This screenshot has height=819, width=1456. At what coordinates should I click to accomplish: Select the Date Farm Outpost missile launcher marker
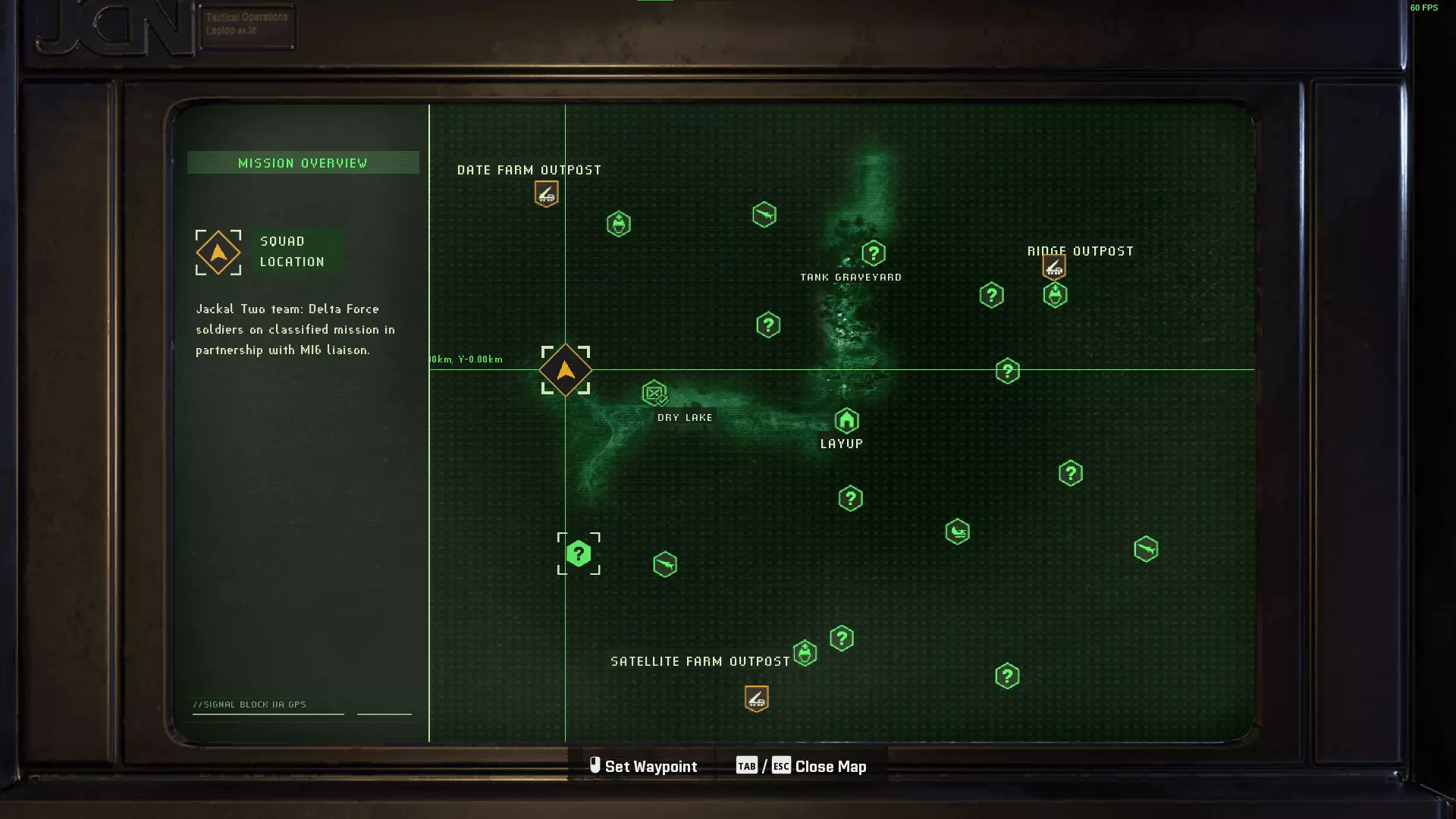point(546,194)
